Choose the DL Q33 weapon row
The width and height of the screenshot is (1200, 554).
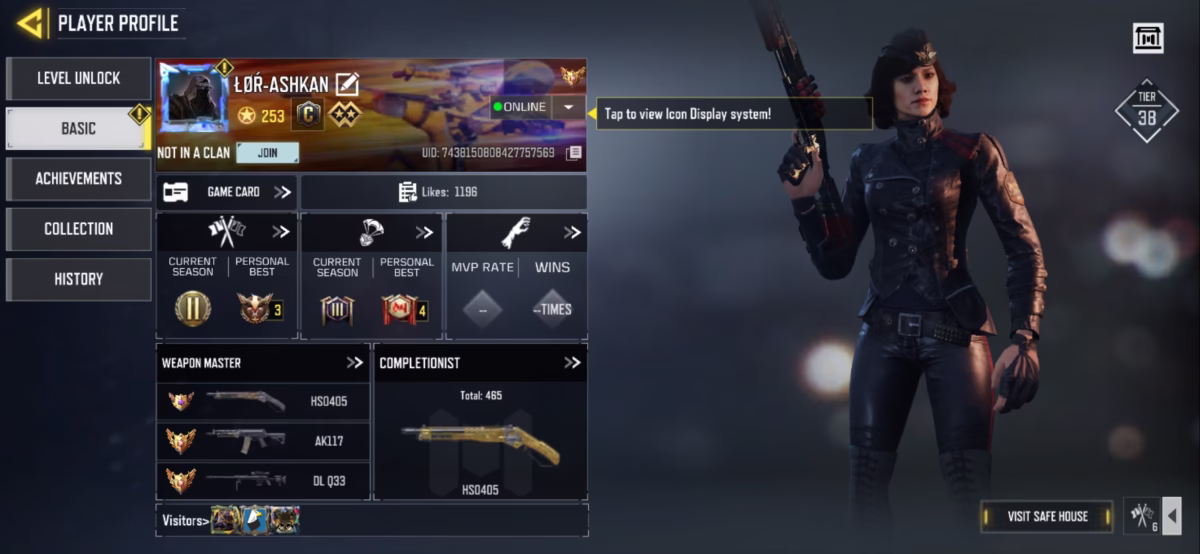click(x=263, y=480)
